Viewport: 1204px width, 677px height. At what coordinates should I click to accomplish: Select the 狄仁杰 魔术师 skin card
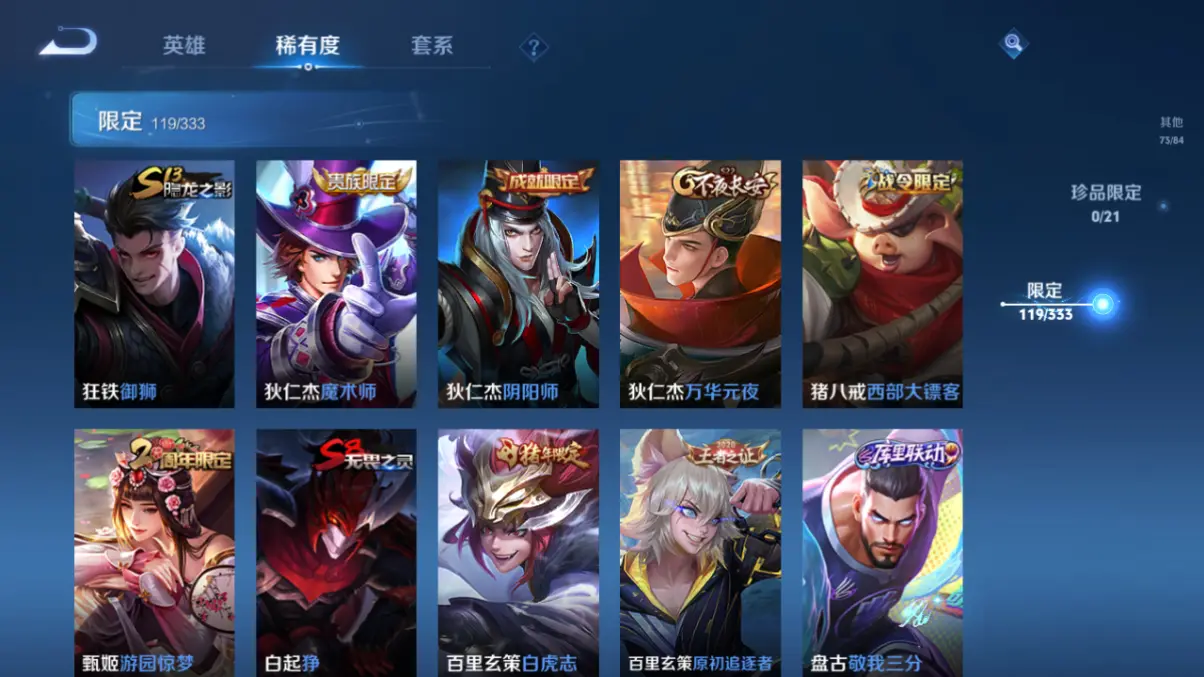click(x=336, y=284)
